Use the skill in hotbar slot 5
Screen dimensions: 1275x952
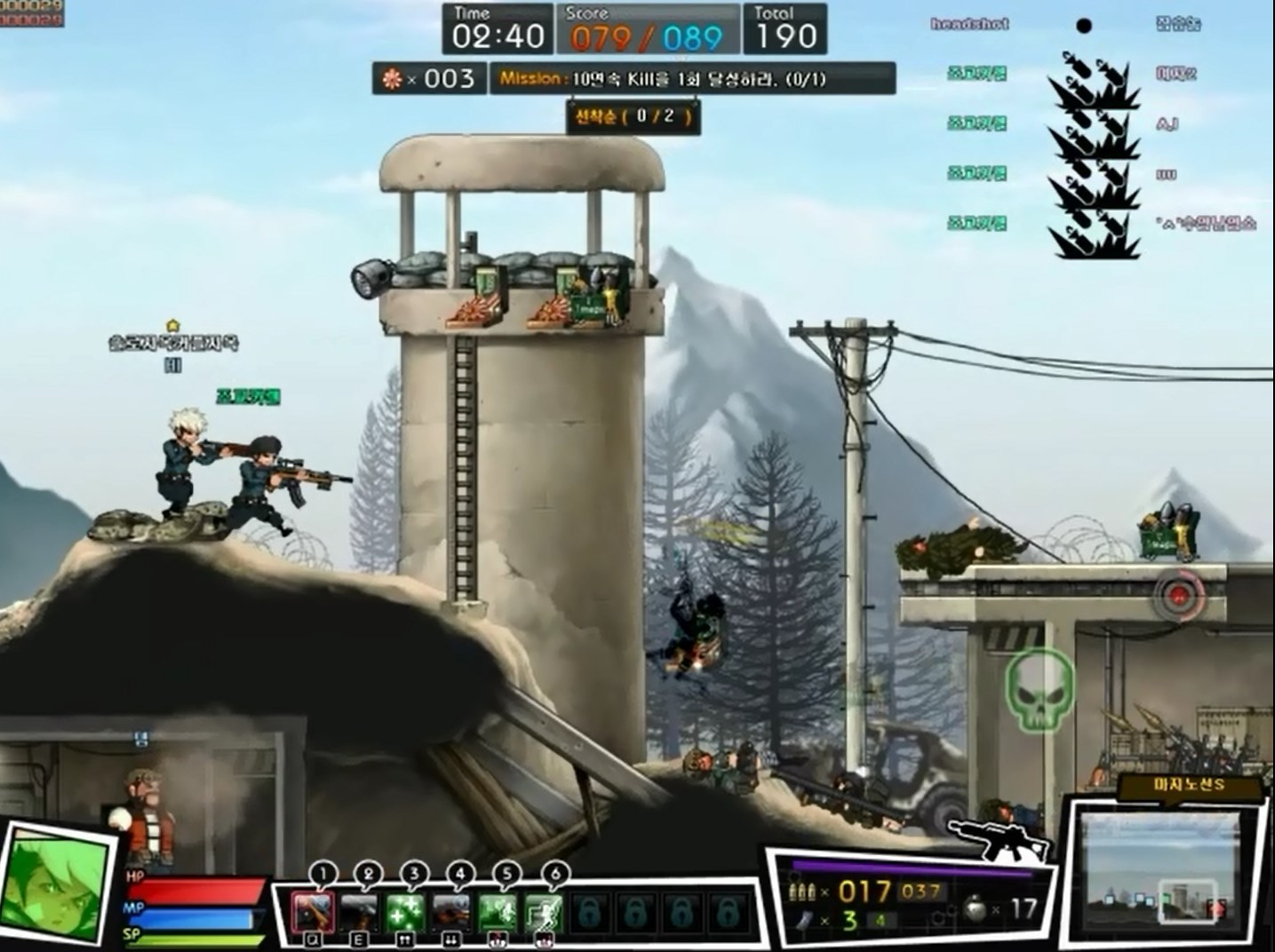[498, 911]
